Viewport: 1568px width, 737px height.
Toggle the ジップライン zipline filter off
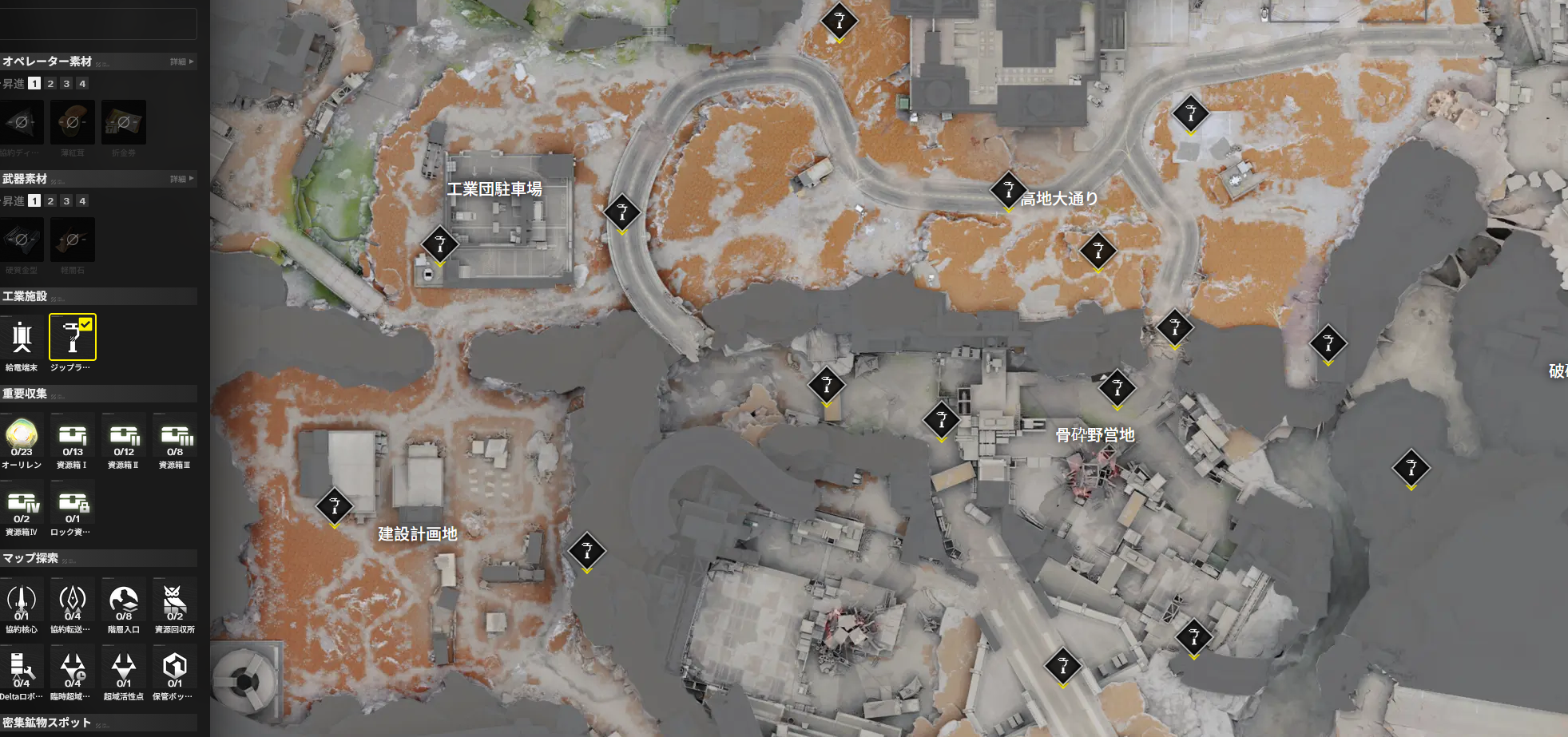(x=72, y=338)
